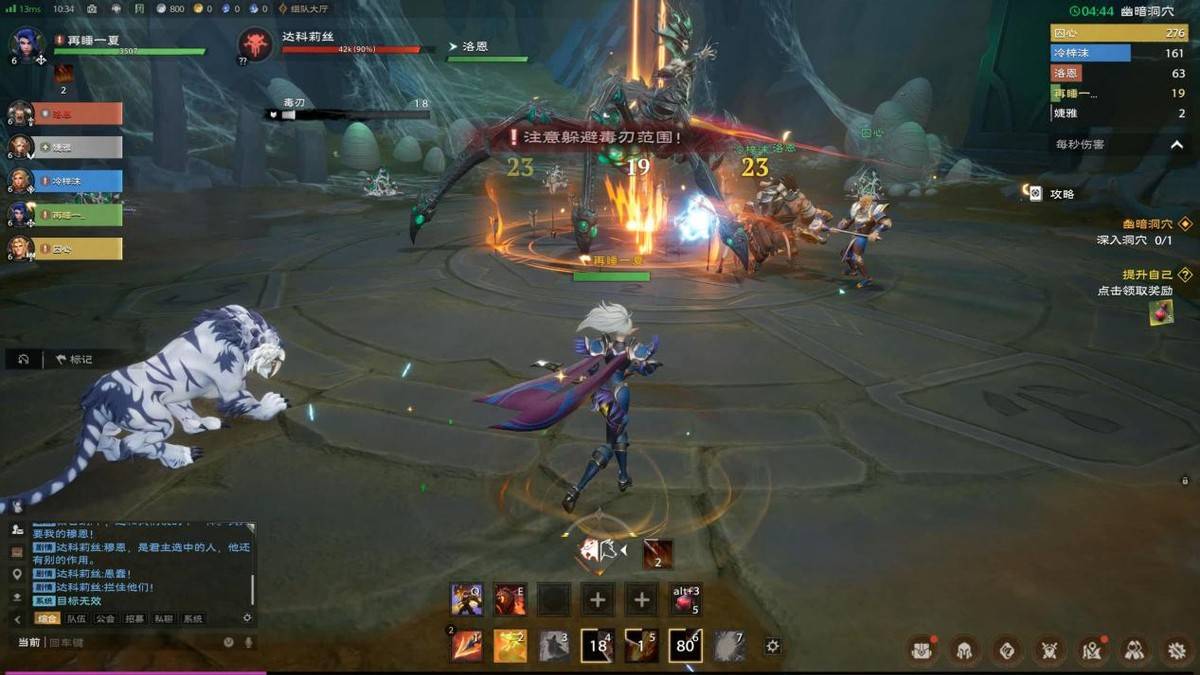
Task: Open the 招募 chat tab
Action: 135,619
